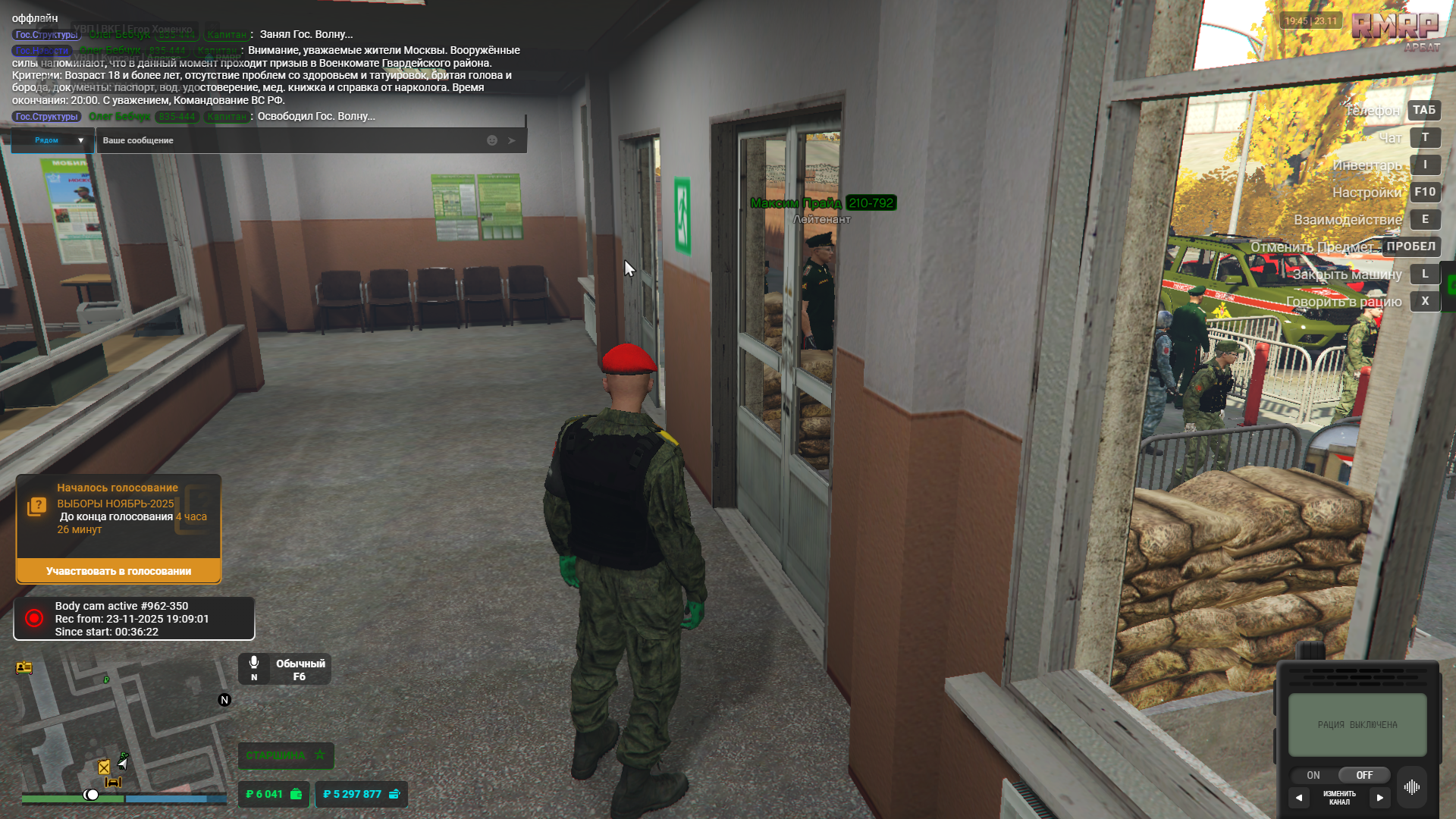Image resolution: width=1456 pixels, height=819 pixels.
Task: Click the send message arrow icon
Action: pyautogui.click(x=511, y=140)
